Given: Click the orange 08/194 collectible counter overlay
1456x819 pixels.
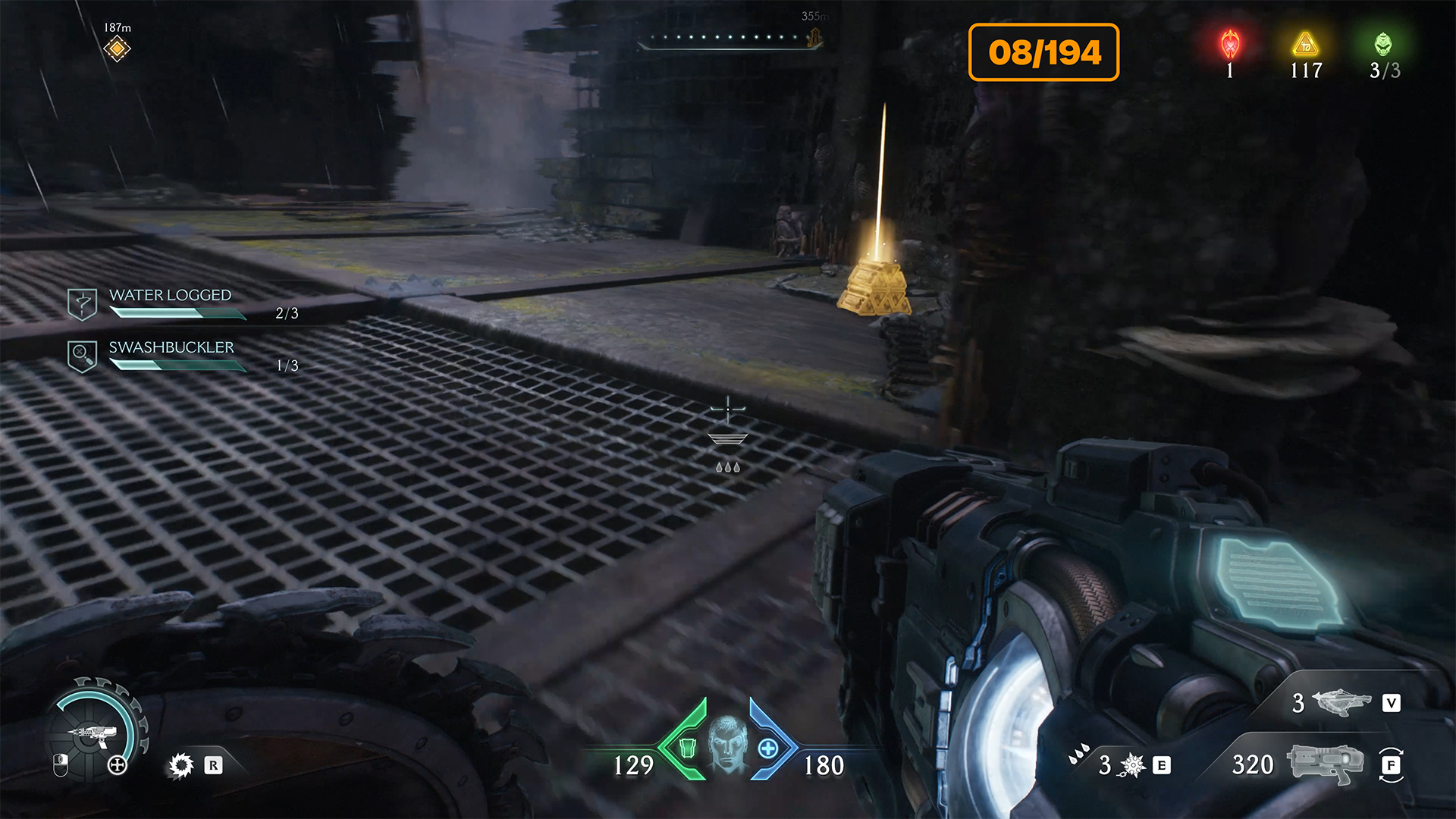Looking at the screenshot, I should pos(1043,52).
